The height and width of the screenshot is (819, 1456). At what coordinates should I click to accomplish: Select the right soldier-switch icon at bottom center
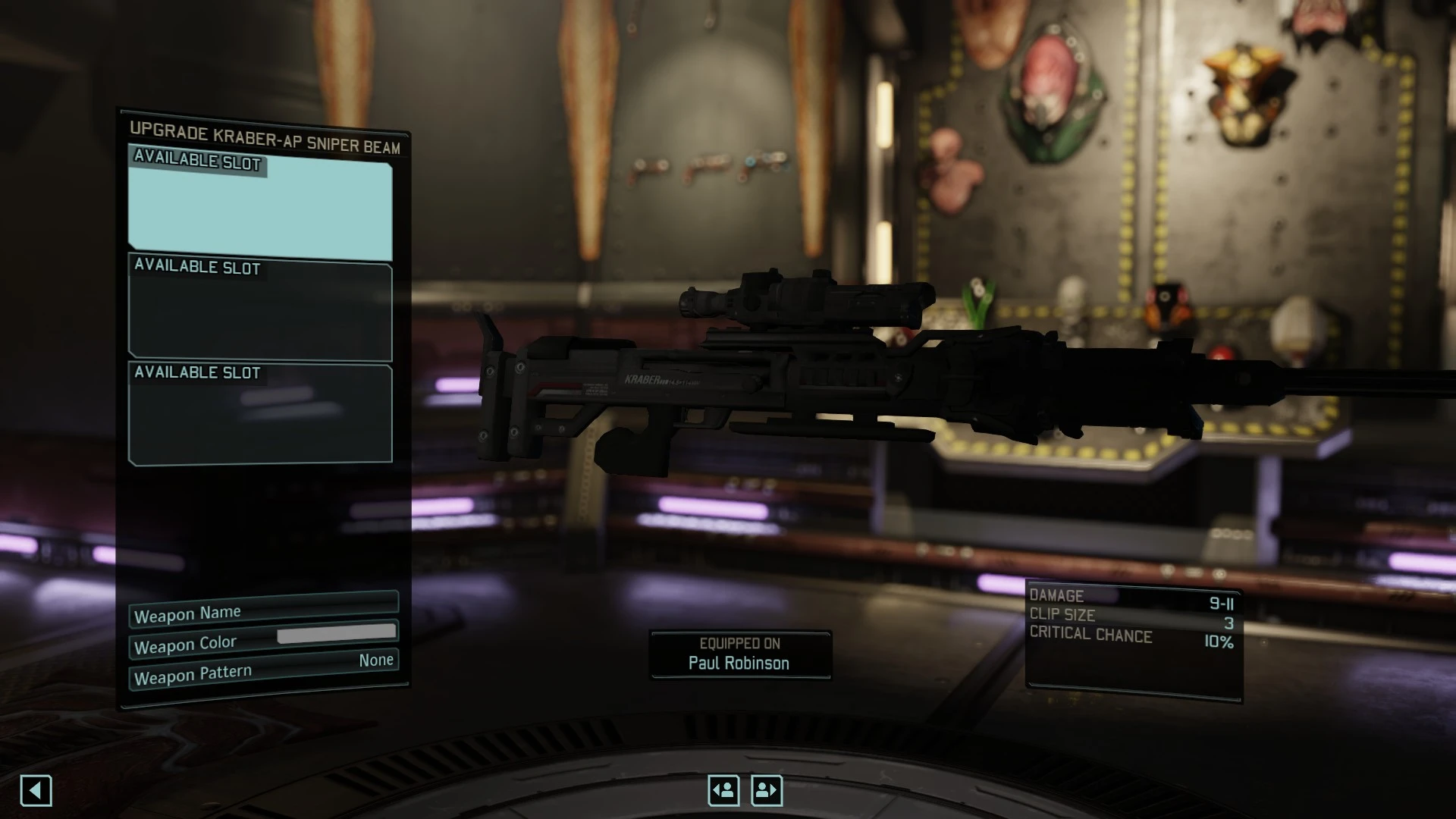point(766,789)
